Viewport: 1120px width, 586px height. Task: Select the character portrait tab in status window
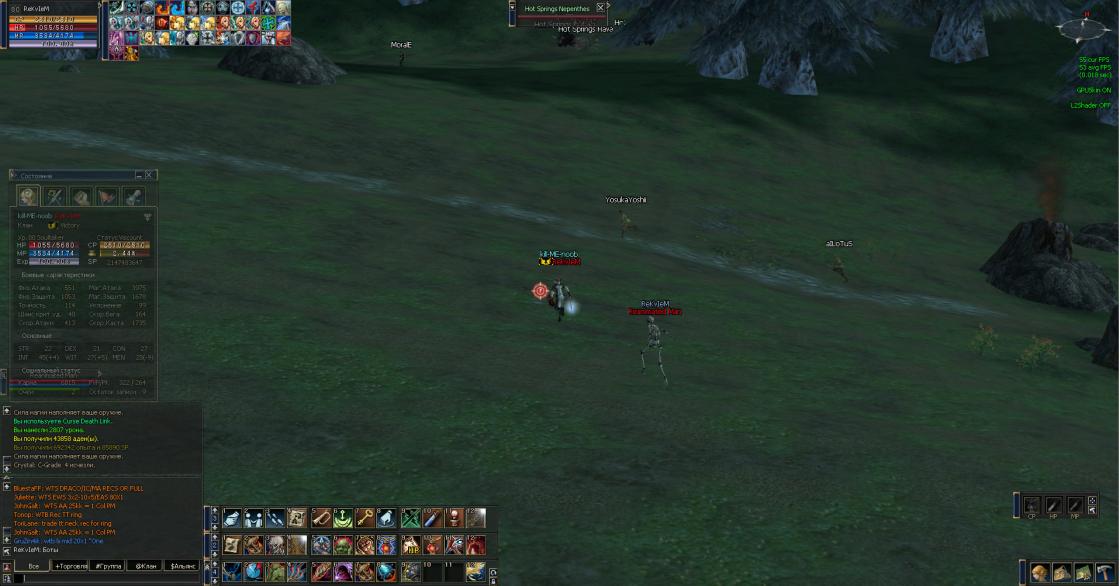click(x=29, y=197)
